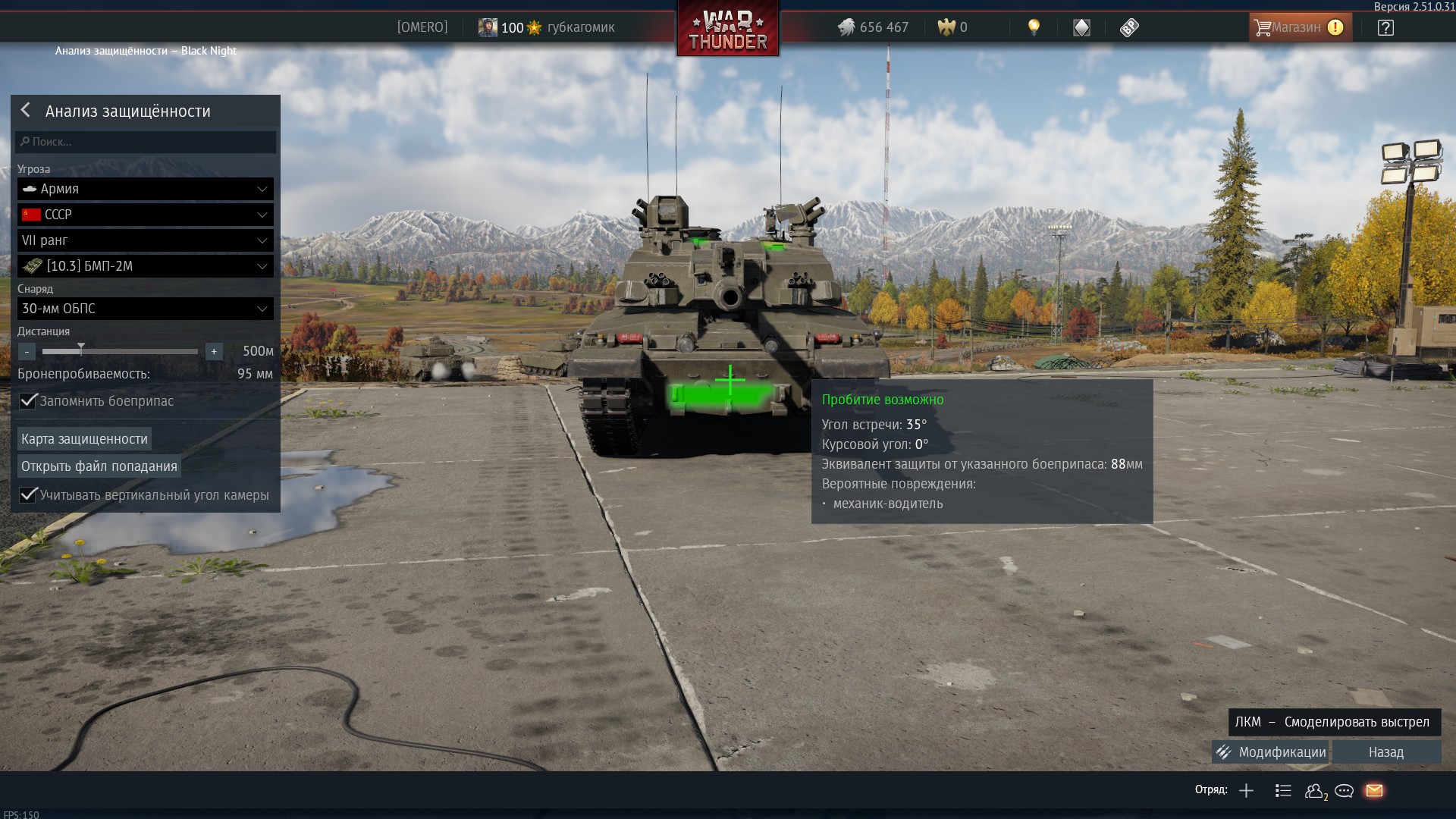
Task: Open Карта защищённости
Action: coord(84,439)
